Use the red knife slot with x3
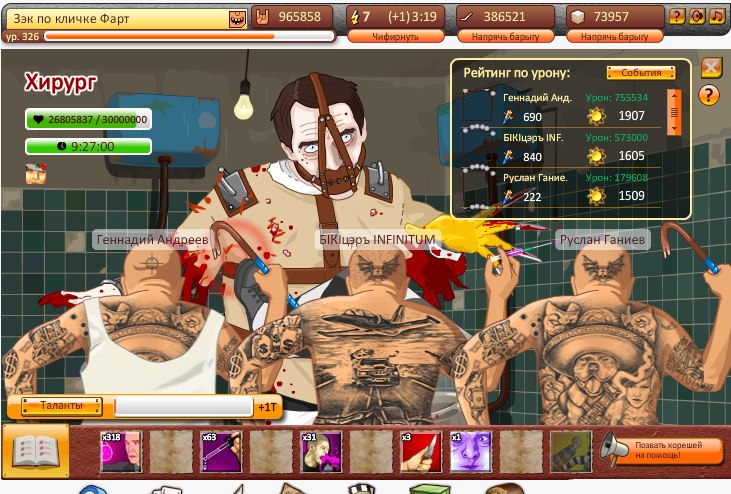 pyautogui.click(x=421, y=451)
